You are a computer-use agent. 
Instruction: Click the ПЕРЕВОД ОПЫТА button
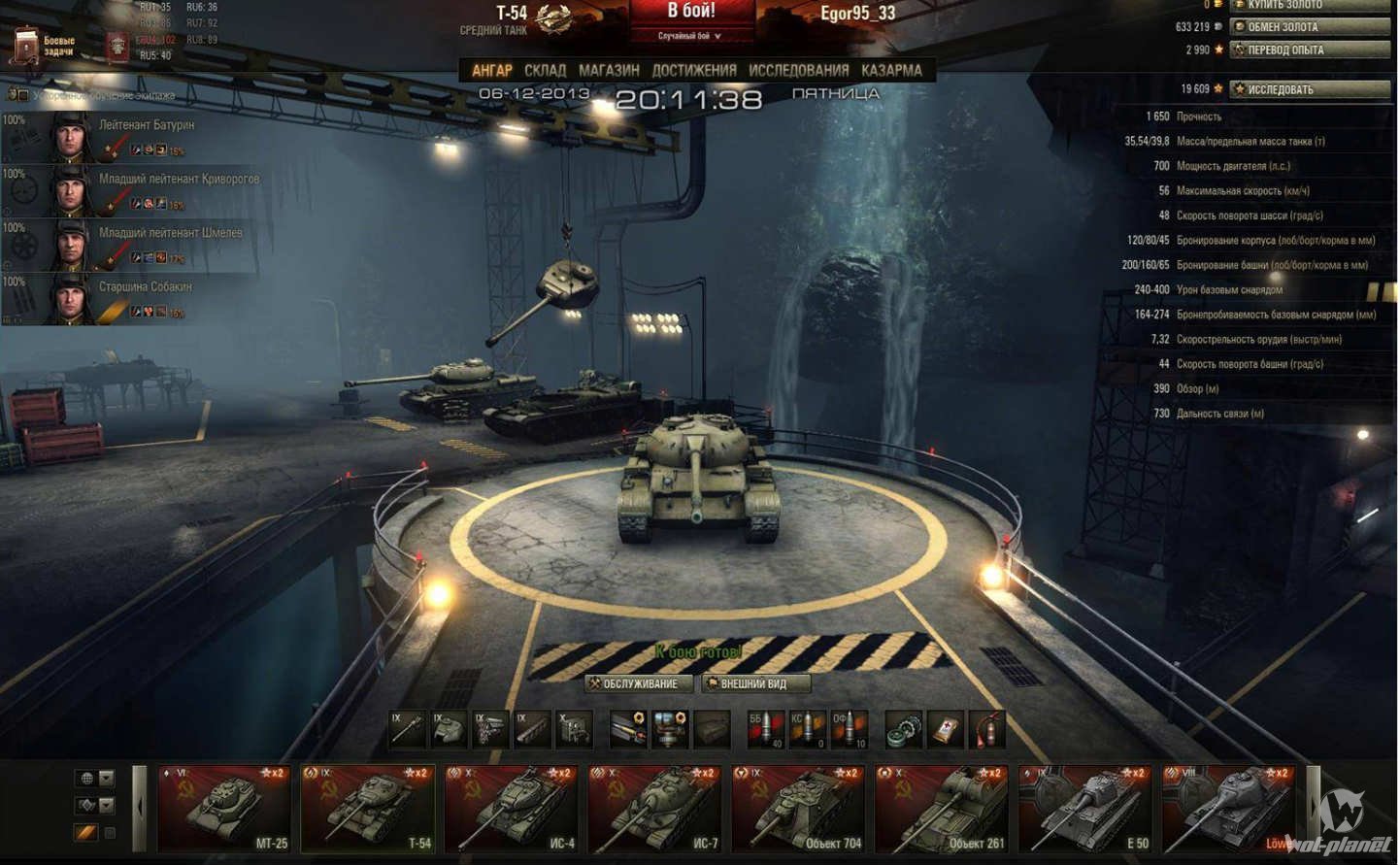[x=1309, y=50]
